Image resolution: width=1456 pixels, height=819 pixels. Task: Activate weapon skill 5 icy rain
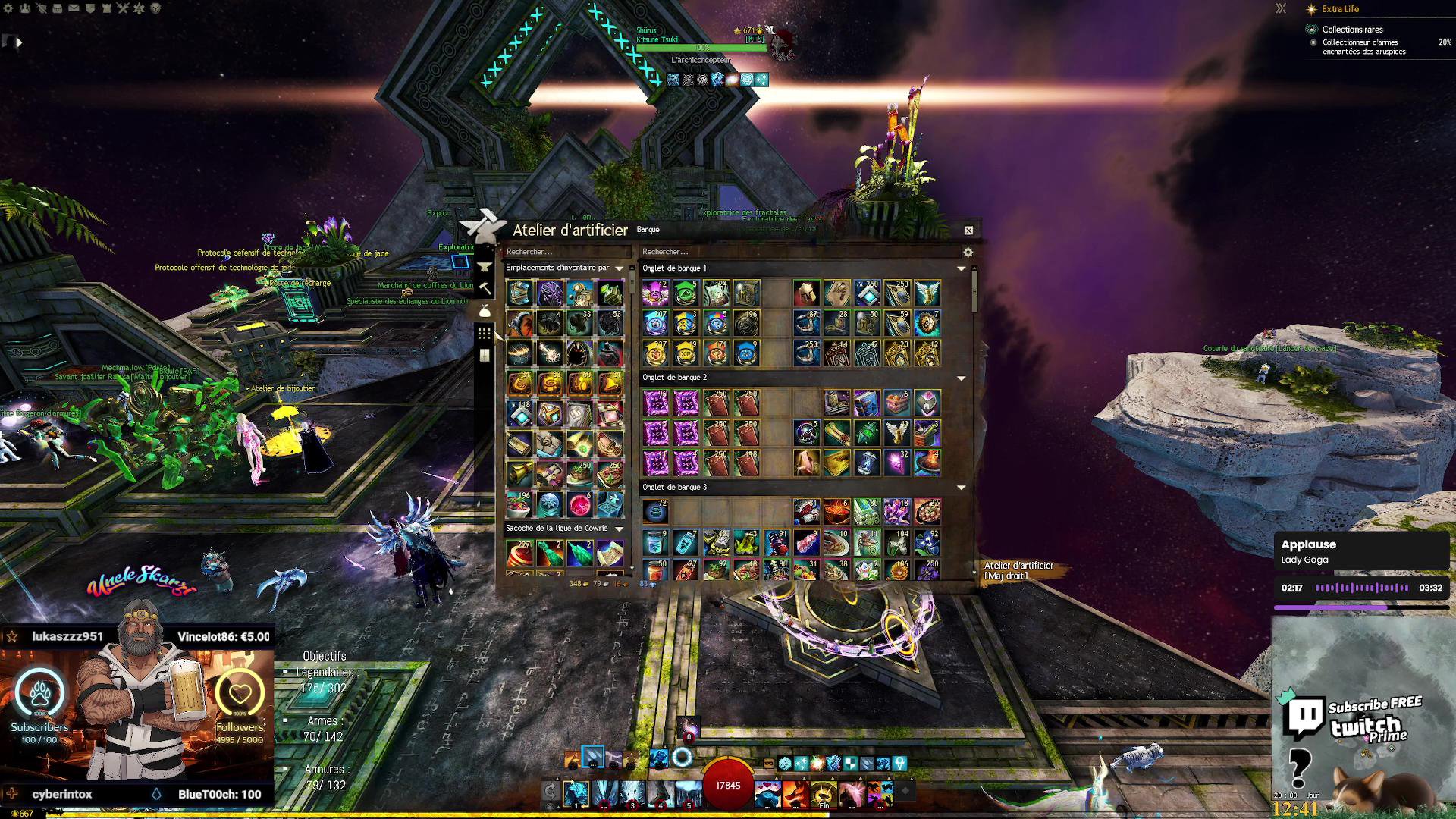(689, 793)
